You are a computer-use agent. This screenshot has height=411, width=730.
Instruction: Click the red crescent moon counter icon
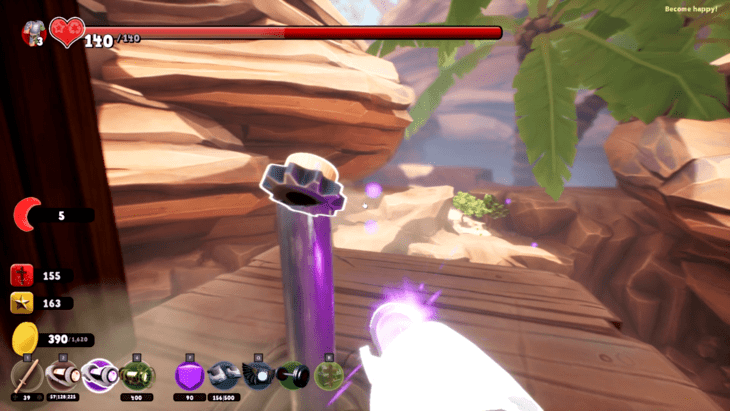tap(28, 214)
